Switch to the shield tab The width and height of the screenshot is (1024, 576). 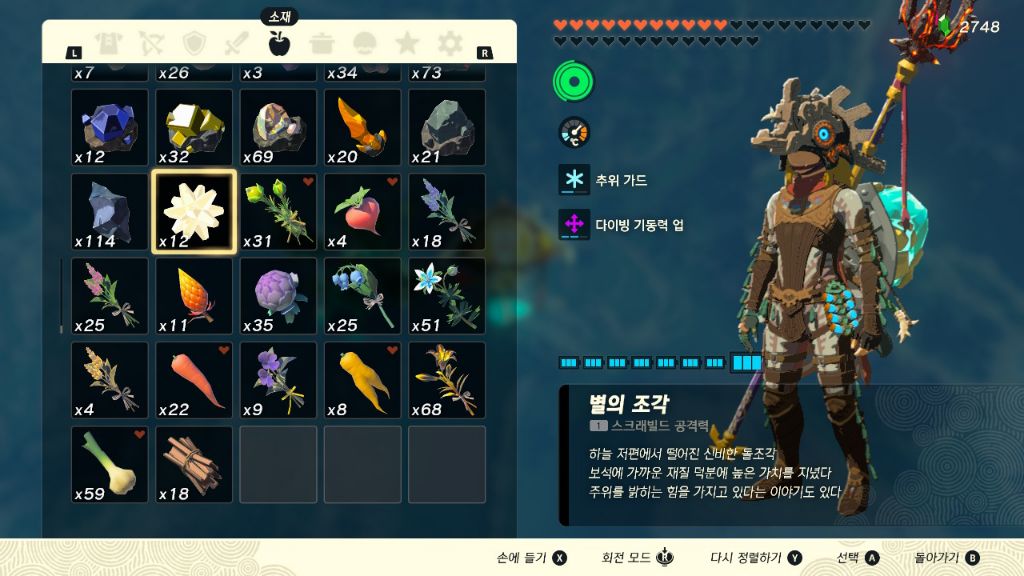tap(194, 43)
